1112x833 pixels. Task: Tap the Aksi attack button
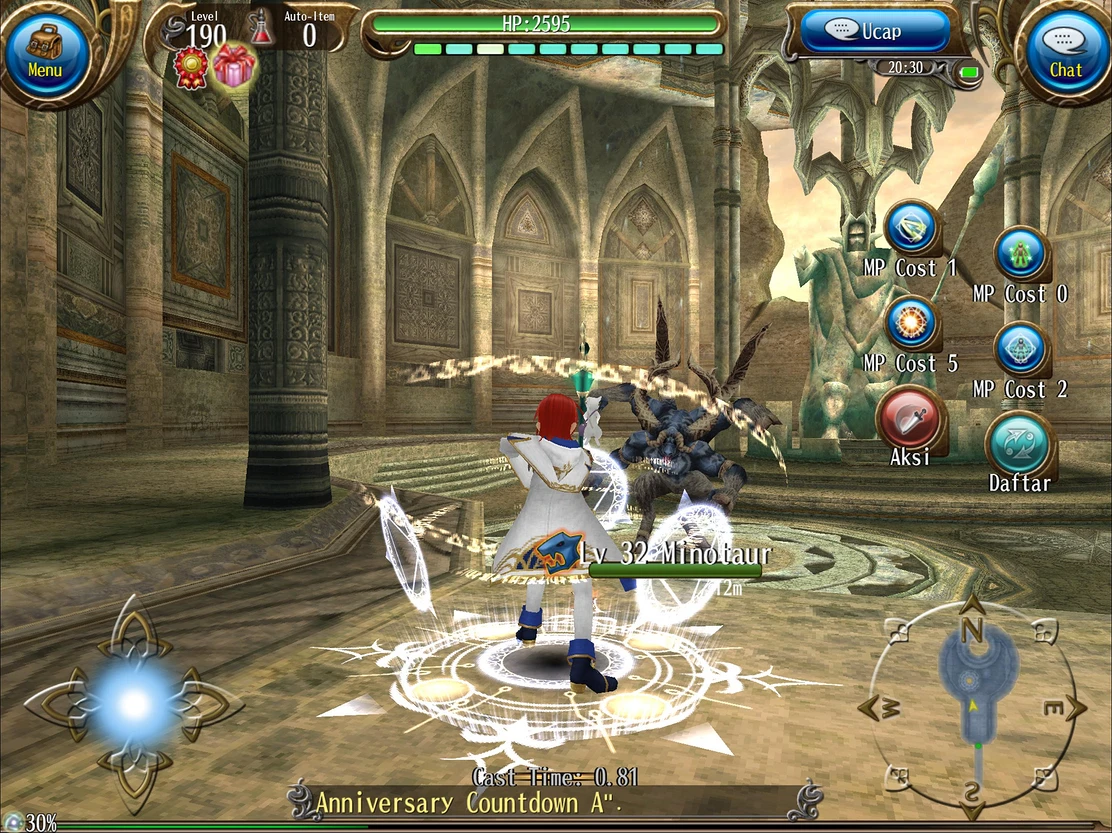tap(910, 418)
